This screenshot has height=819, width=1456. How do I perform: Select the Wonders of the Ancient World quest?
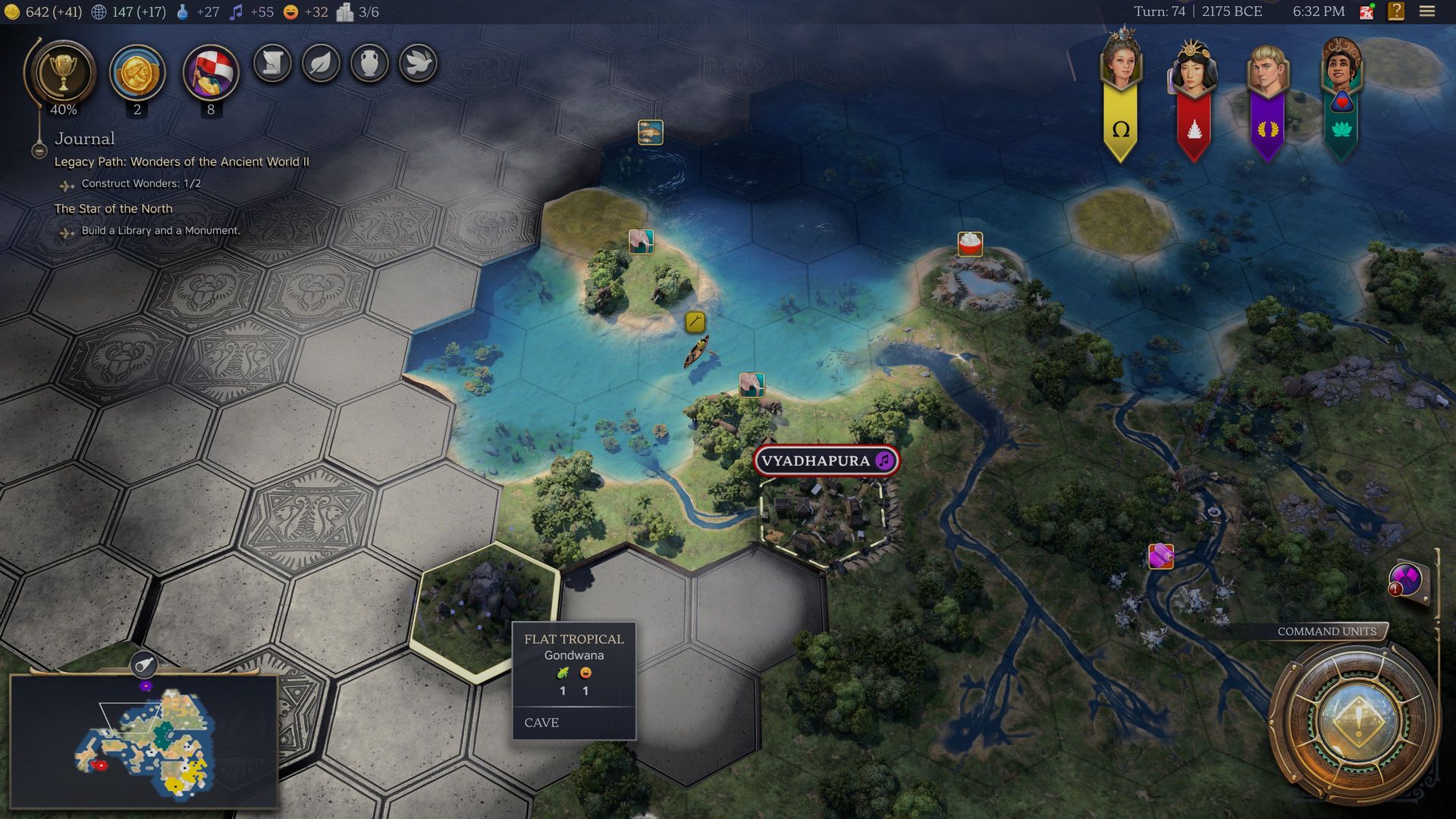[181, 162]
